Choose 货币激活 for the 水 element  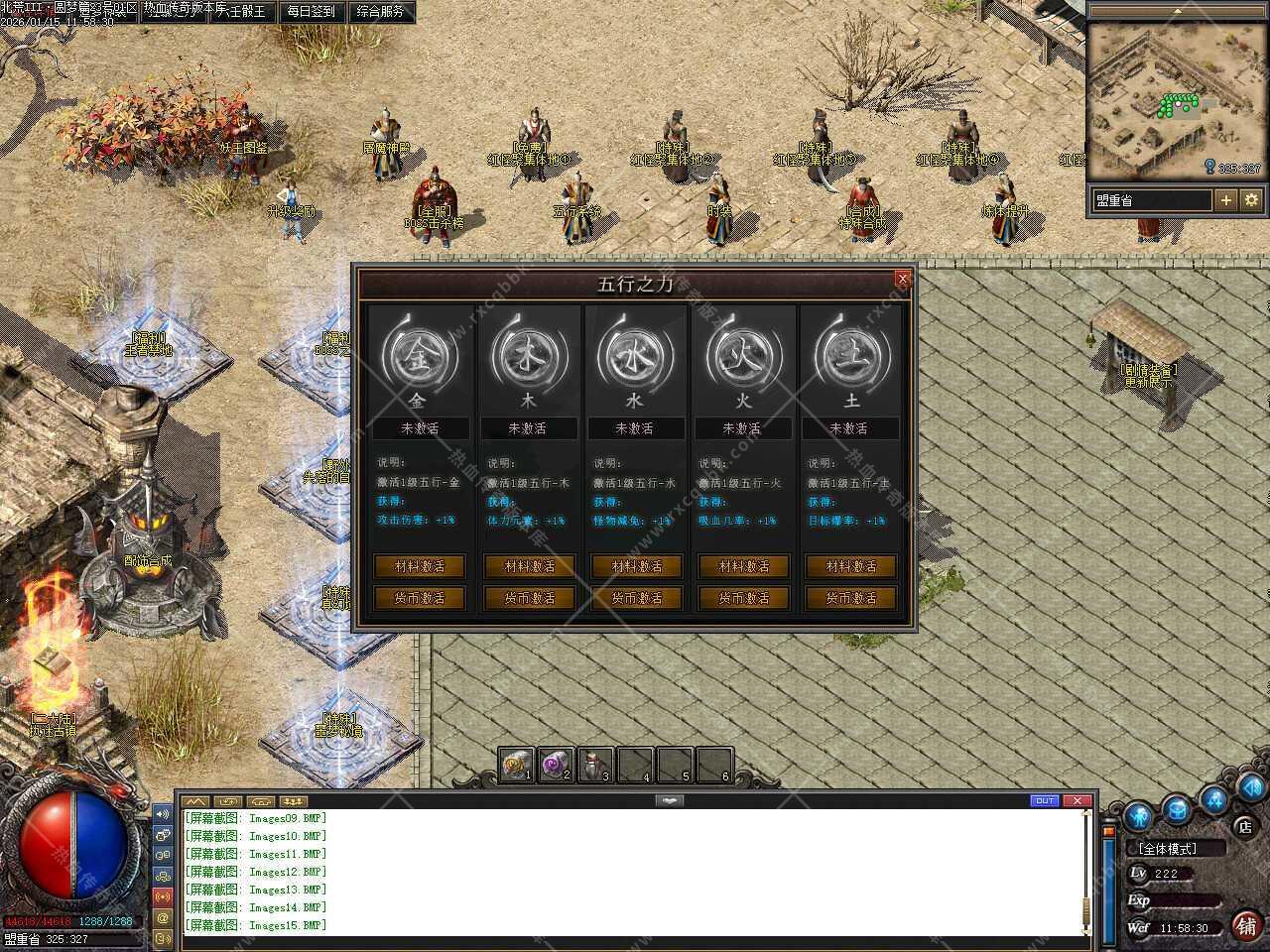(636, 598)
